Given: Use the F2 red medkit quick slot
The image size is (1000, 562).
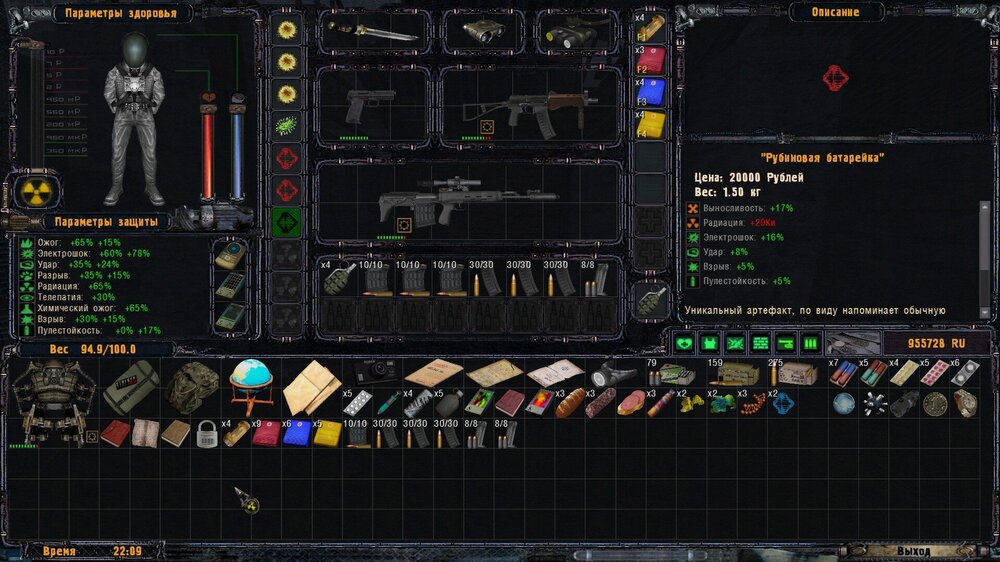Looking at the screenshot, I should tap(650, 58).
